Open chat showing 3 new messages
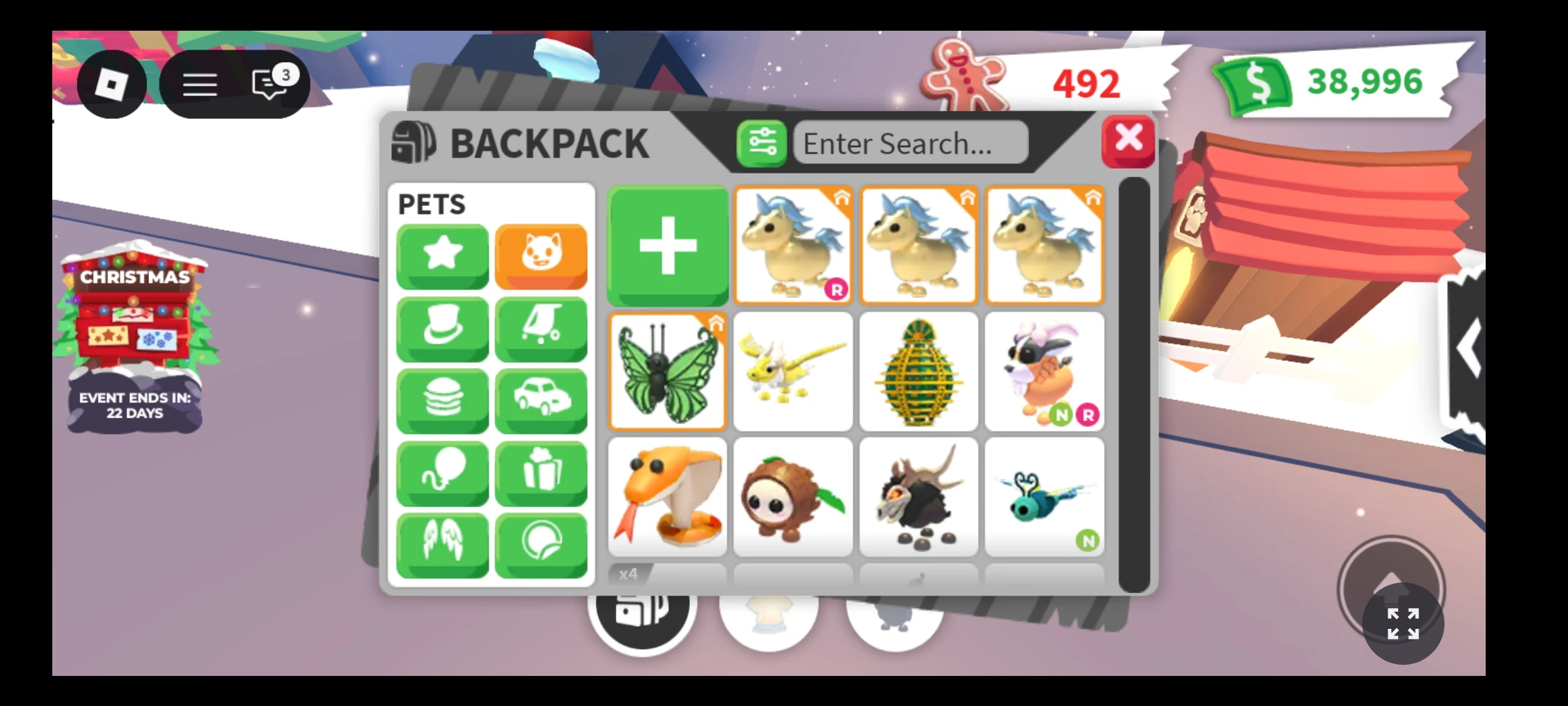Screen dimensions: 1568x706 (268, 84)
